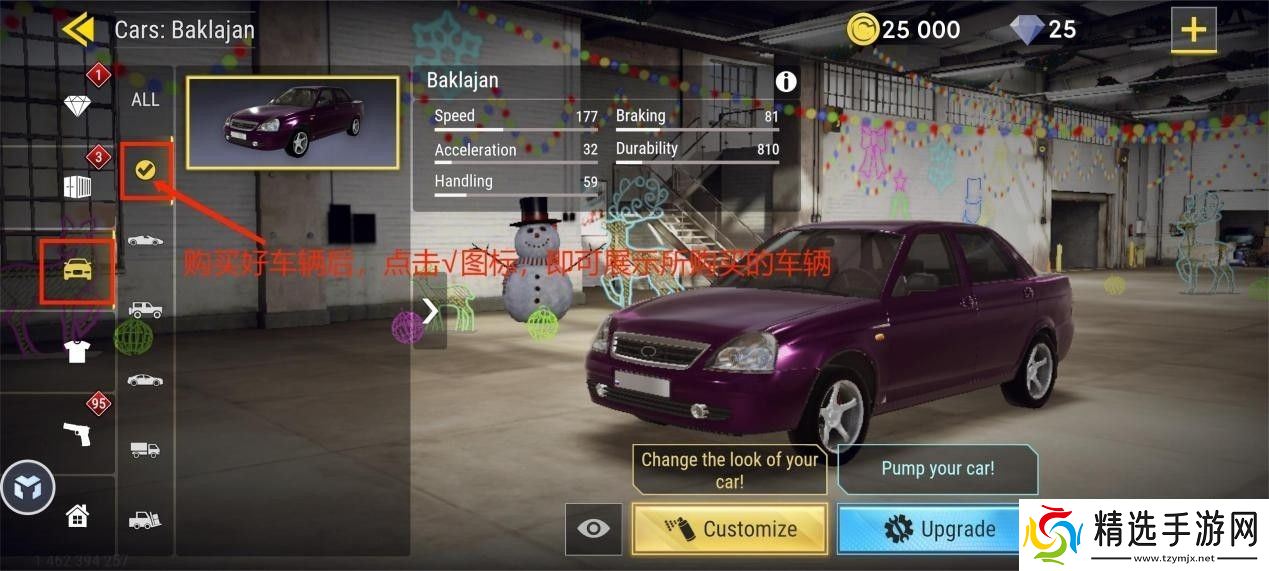Switch to the T-shirt clothing category
Viewport: 1269px width, 571px height.
pos(77,350)
